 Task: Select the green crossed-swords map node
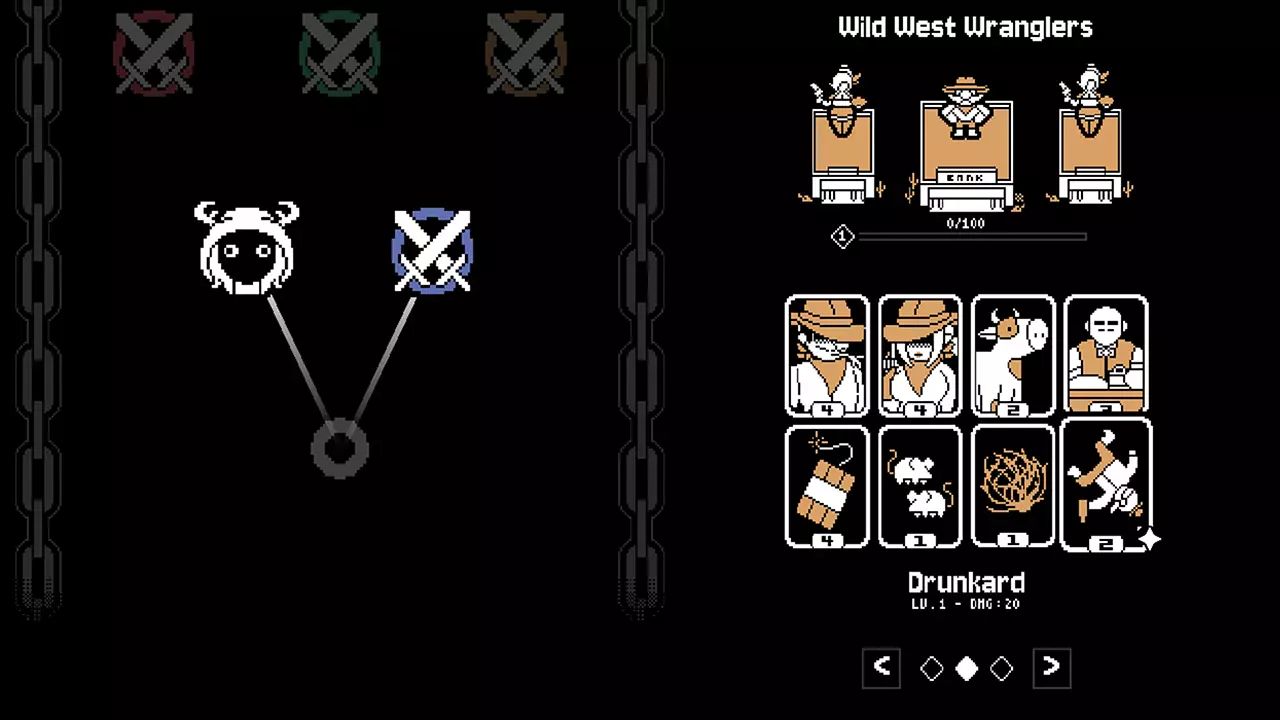click(x=340, y=53)
